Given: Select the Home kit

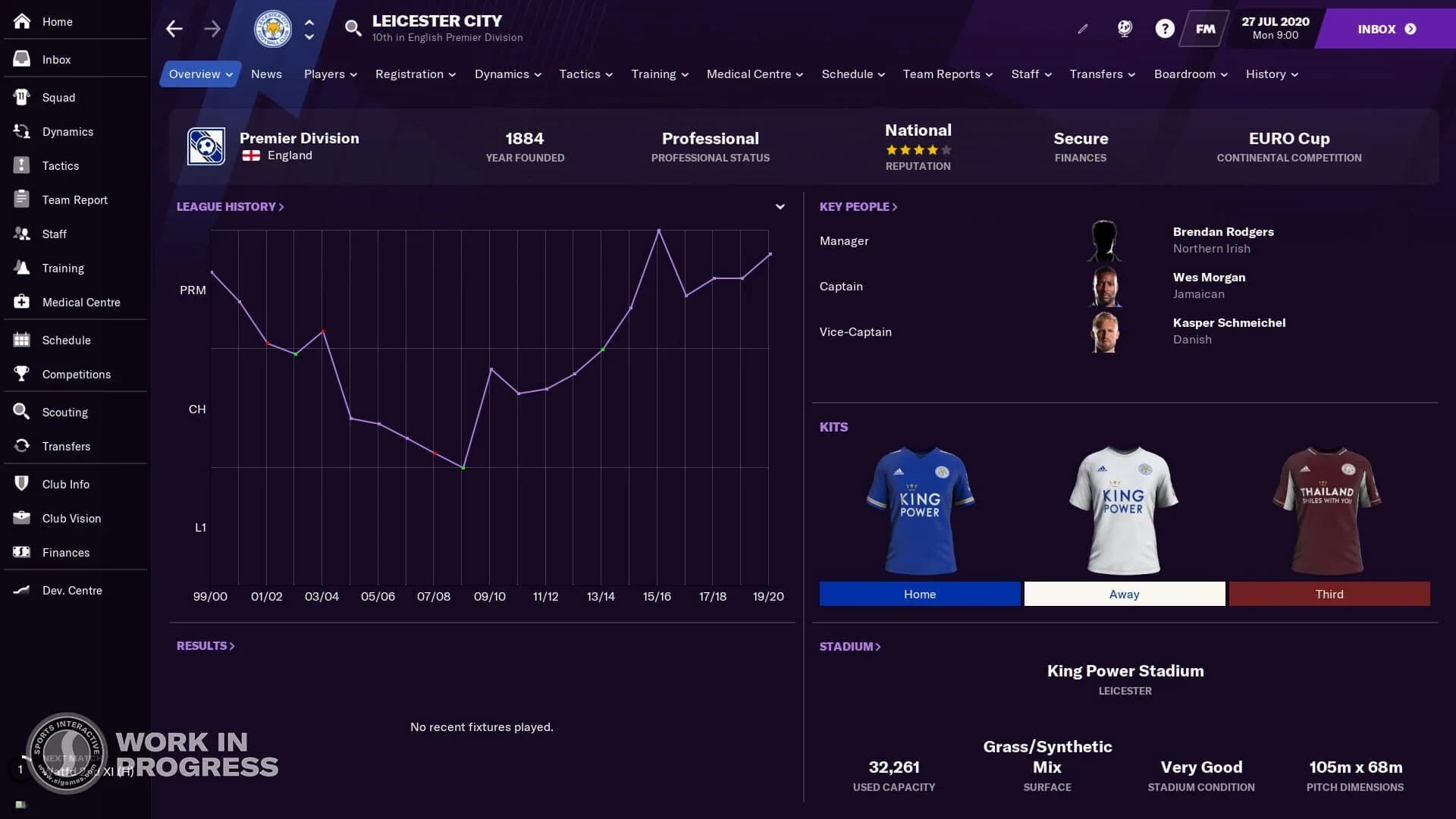Looking at the screenshot, I should [x=919, y=594].
